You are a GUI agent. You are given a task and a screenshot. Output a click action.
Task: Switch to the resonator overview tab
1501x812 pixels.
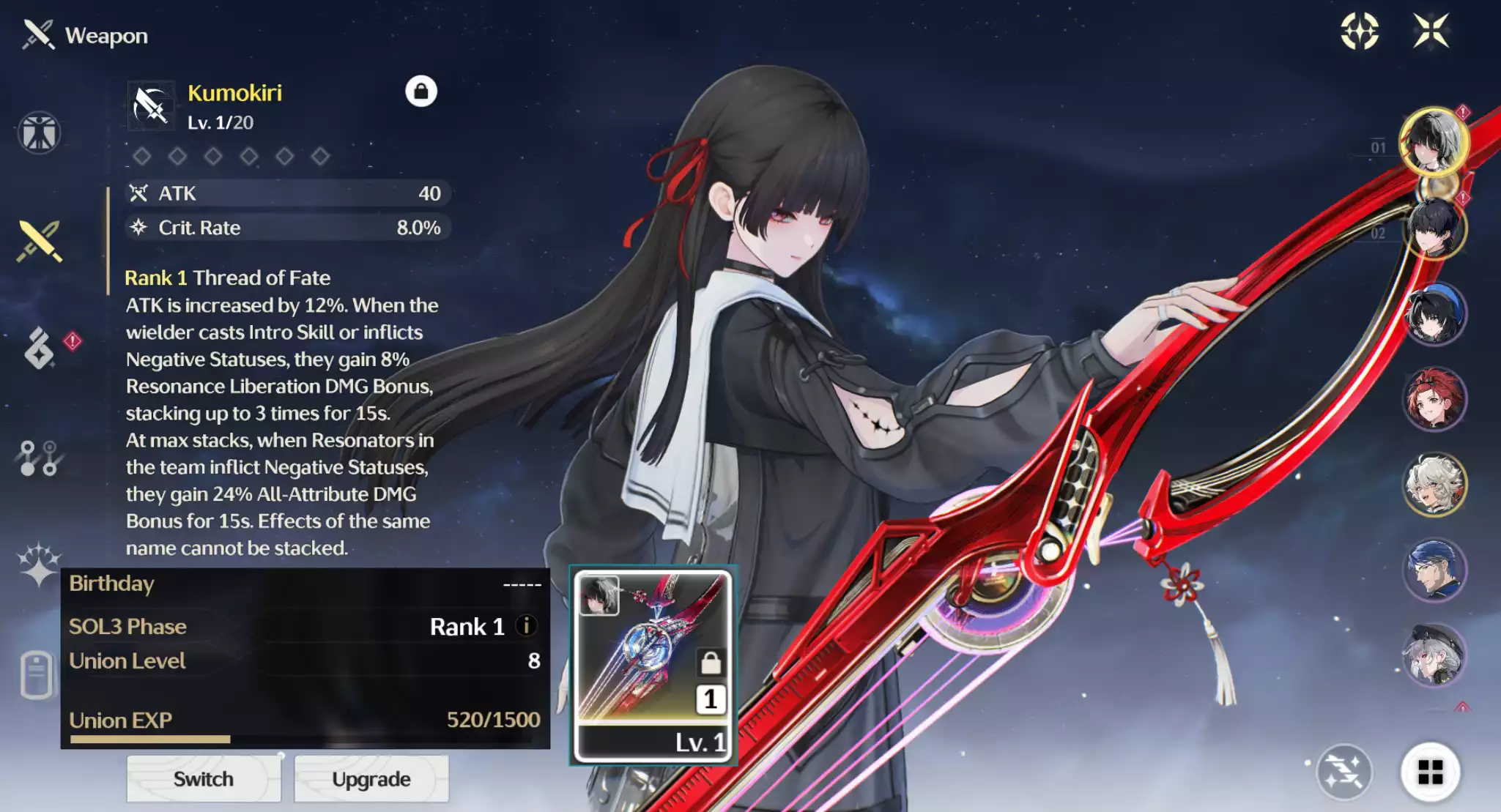click(x=39, y=133)
